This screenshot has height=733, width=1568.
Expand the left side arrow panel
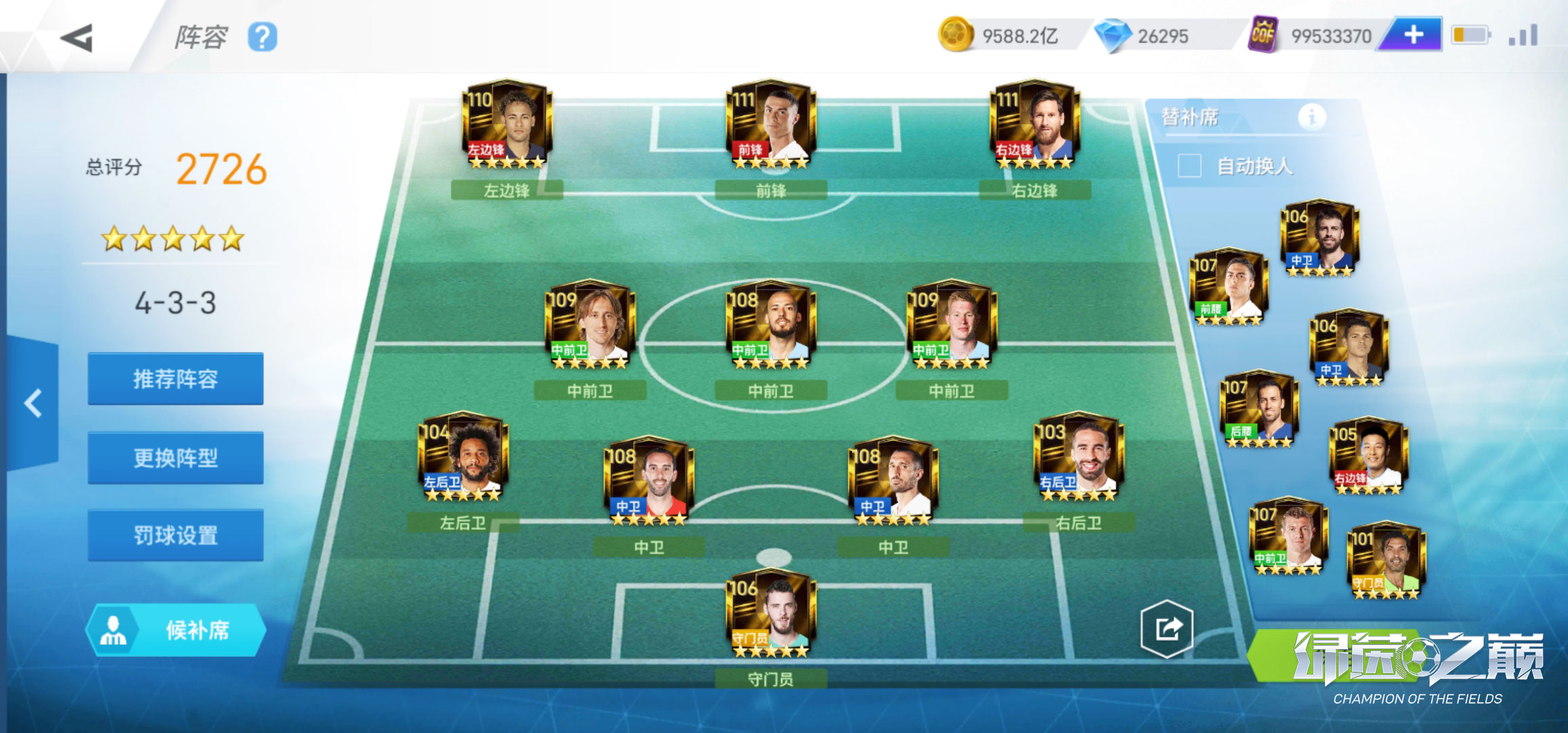click(33, 403)
